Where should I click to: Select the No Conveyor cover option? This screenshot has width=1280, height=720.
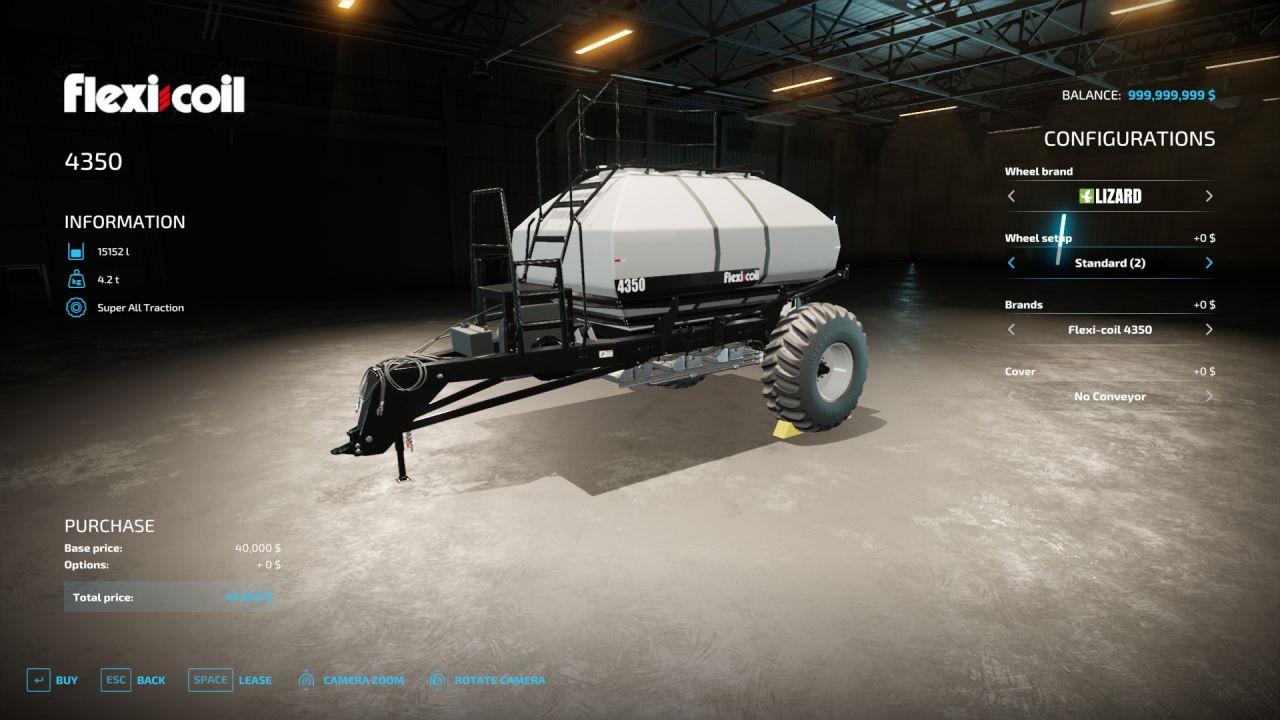click(1110, 396)
